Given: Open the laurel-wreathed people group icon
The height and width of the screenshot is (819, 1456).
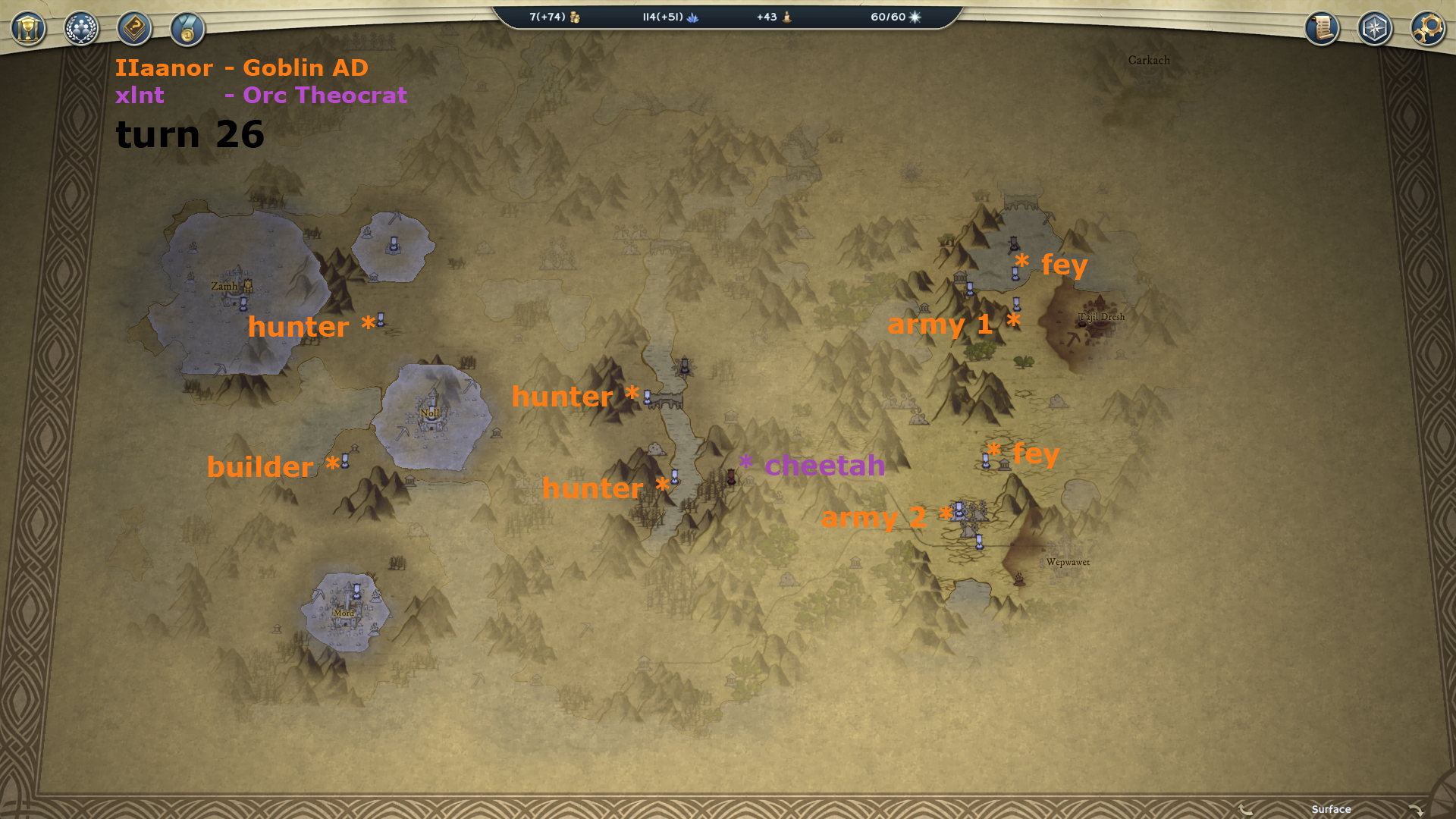Looking at the screenshot, I should [81, 30].
